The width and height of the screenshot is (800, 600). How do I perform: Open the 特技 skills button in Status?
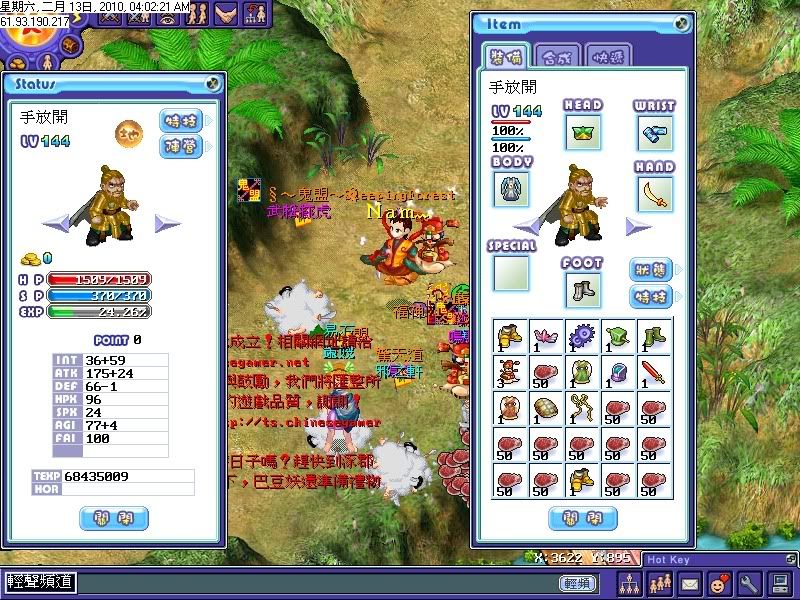click(x=180, y=121)
